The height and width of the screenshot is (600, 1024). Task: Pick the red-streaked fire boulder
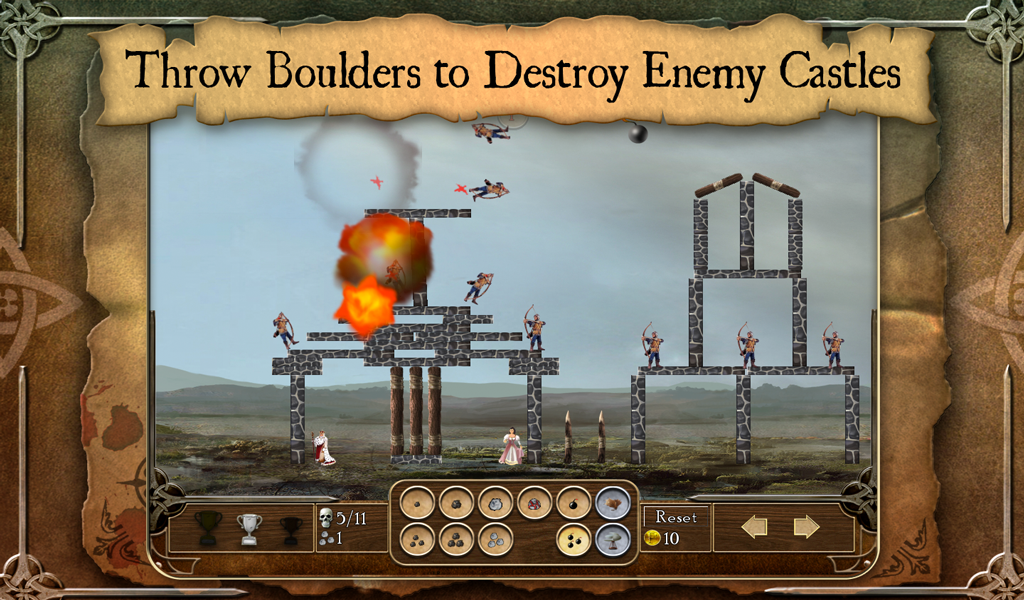(x=534, y=502)
